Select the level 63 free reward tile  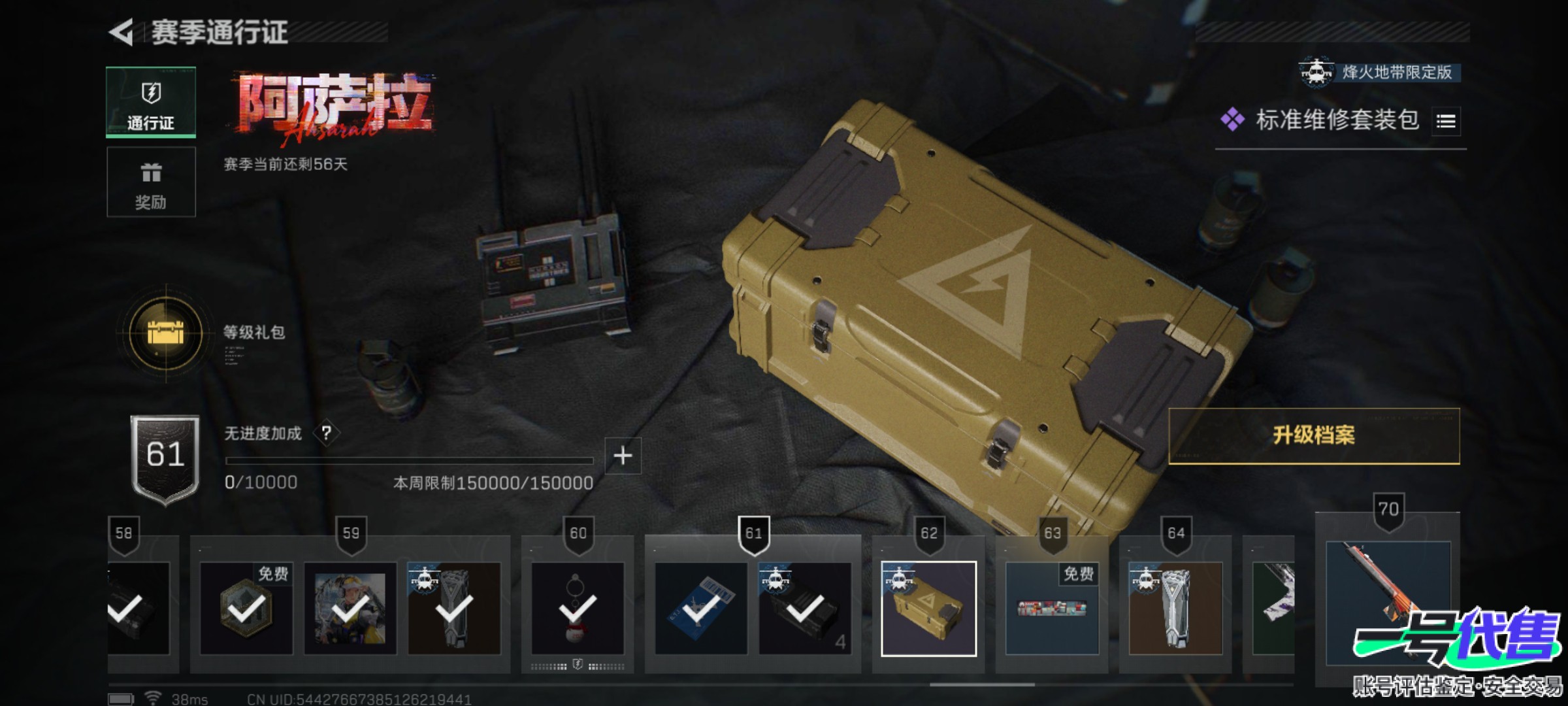pyautogui.click(x=1052, y=608)
